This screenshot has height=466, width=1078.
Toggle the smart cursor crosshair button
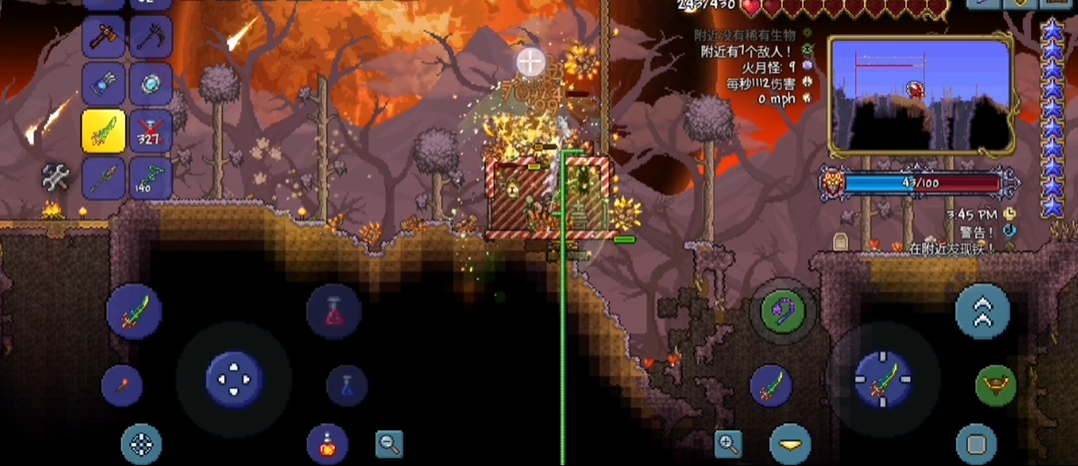click(x=141, y=444)
